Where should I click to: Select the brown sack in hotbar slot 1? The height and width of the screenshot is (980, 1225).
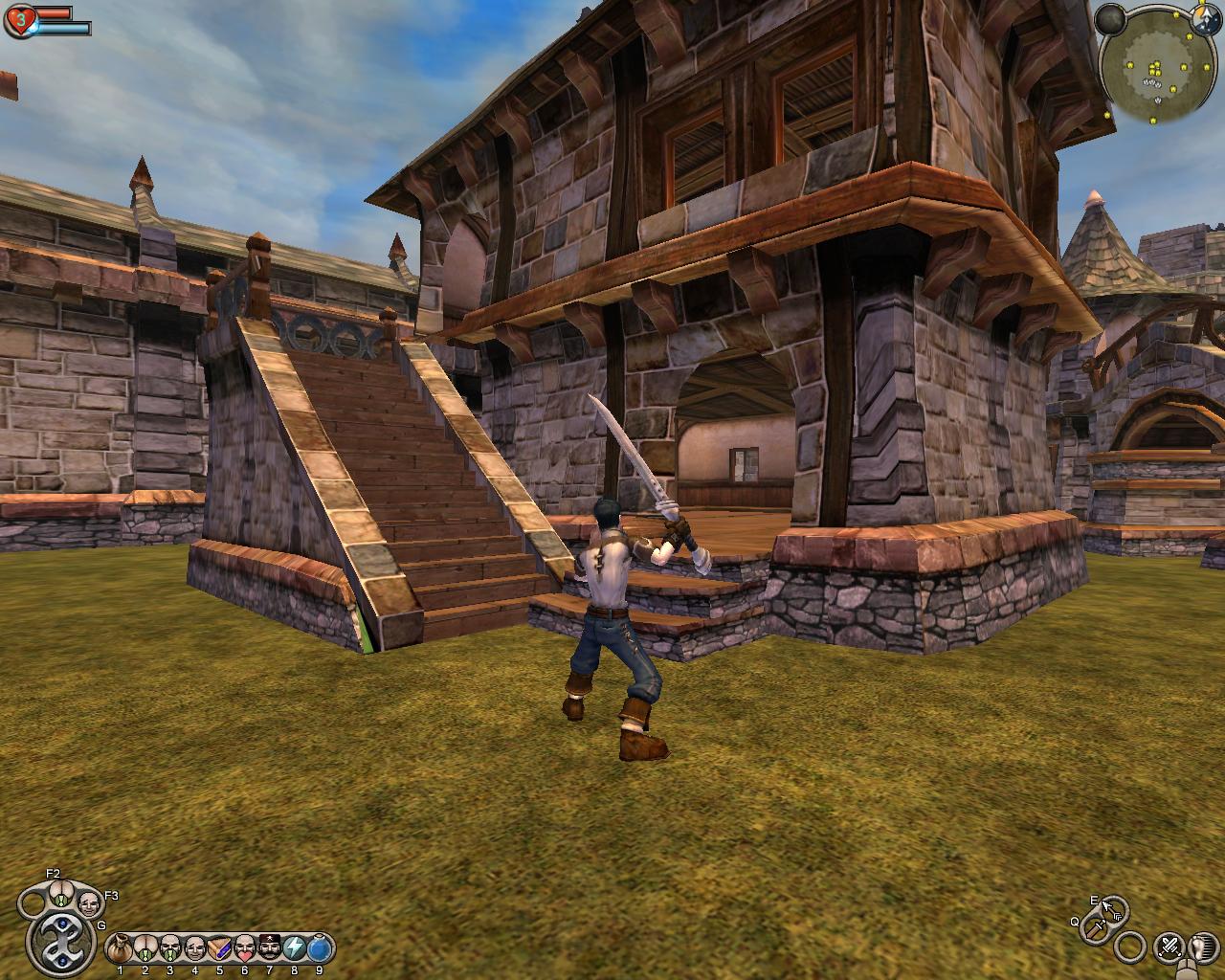(x=121, y=948)
